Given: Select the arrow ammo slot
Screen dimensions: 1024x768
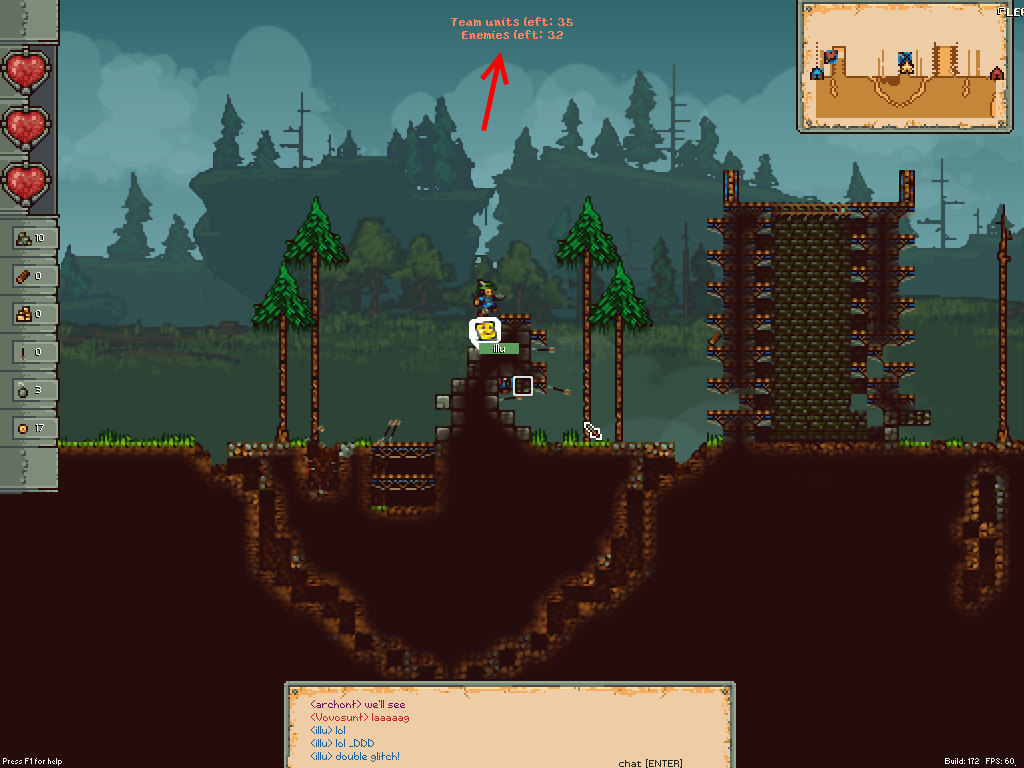Looking at the screenshot, I should coord(28,352).
